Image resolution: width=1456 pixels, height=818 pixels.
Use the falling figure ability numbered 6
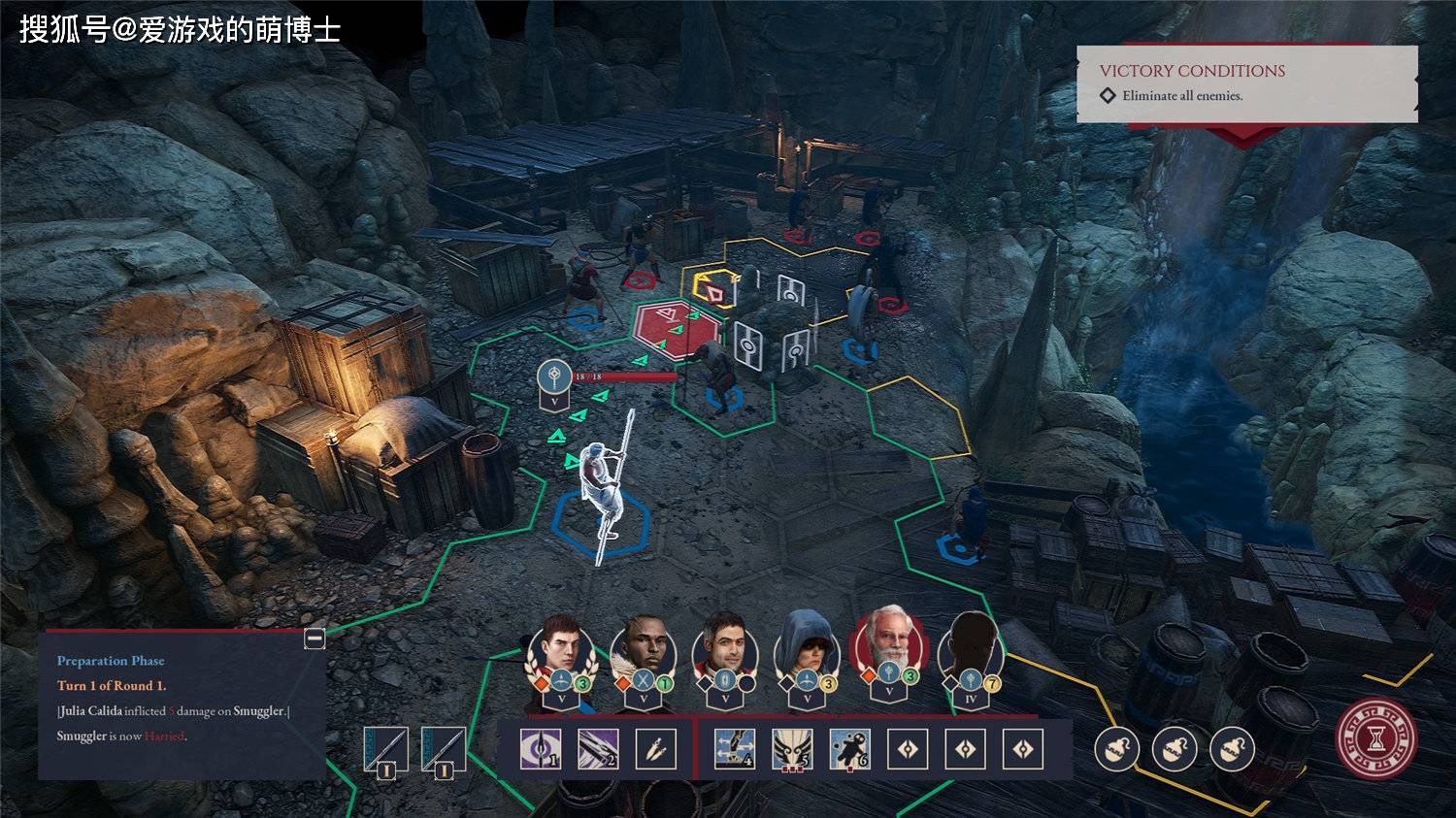[x=849, y=749]
